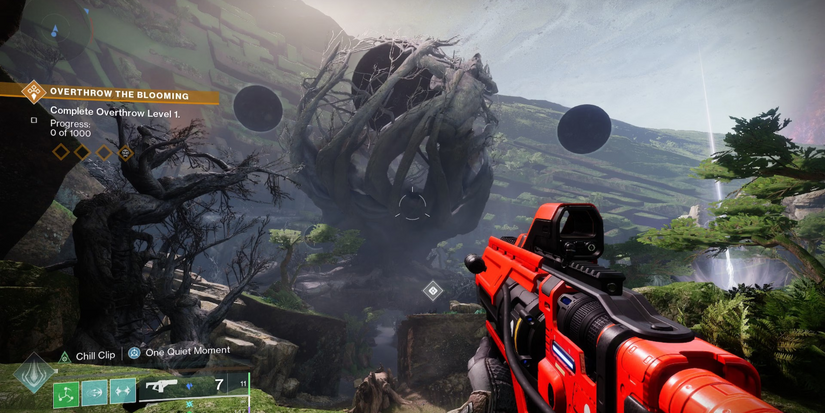Image resolution: width=825 pixels, height=413 pixels.
Task: Toggle the Complete Overthrow Level 1 objective checkbox
Action: tap(34, 120)
